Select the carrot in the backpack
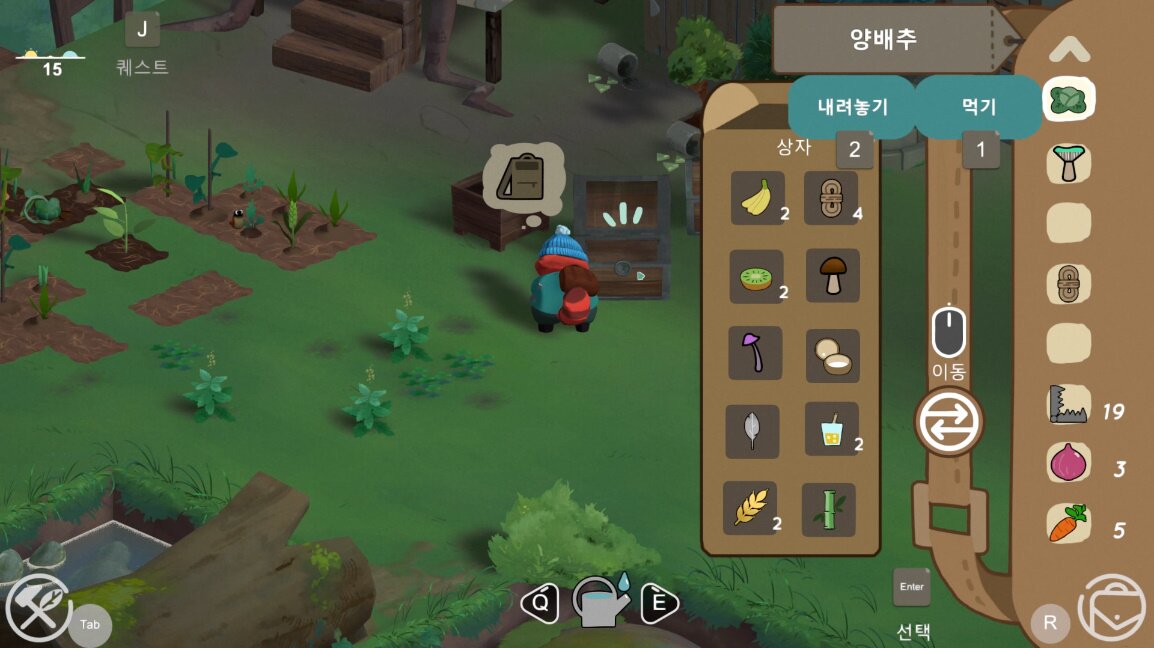Image resolution: width=1154 pixels, height=648 pixels. [1068, 524]
